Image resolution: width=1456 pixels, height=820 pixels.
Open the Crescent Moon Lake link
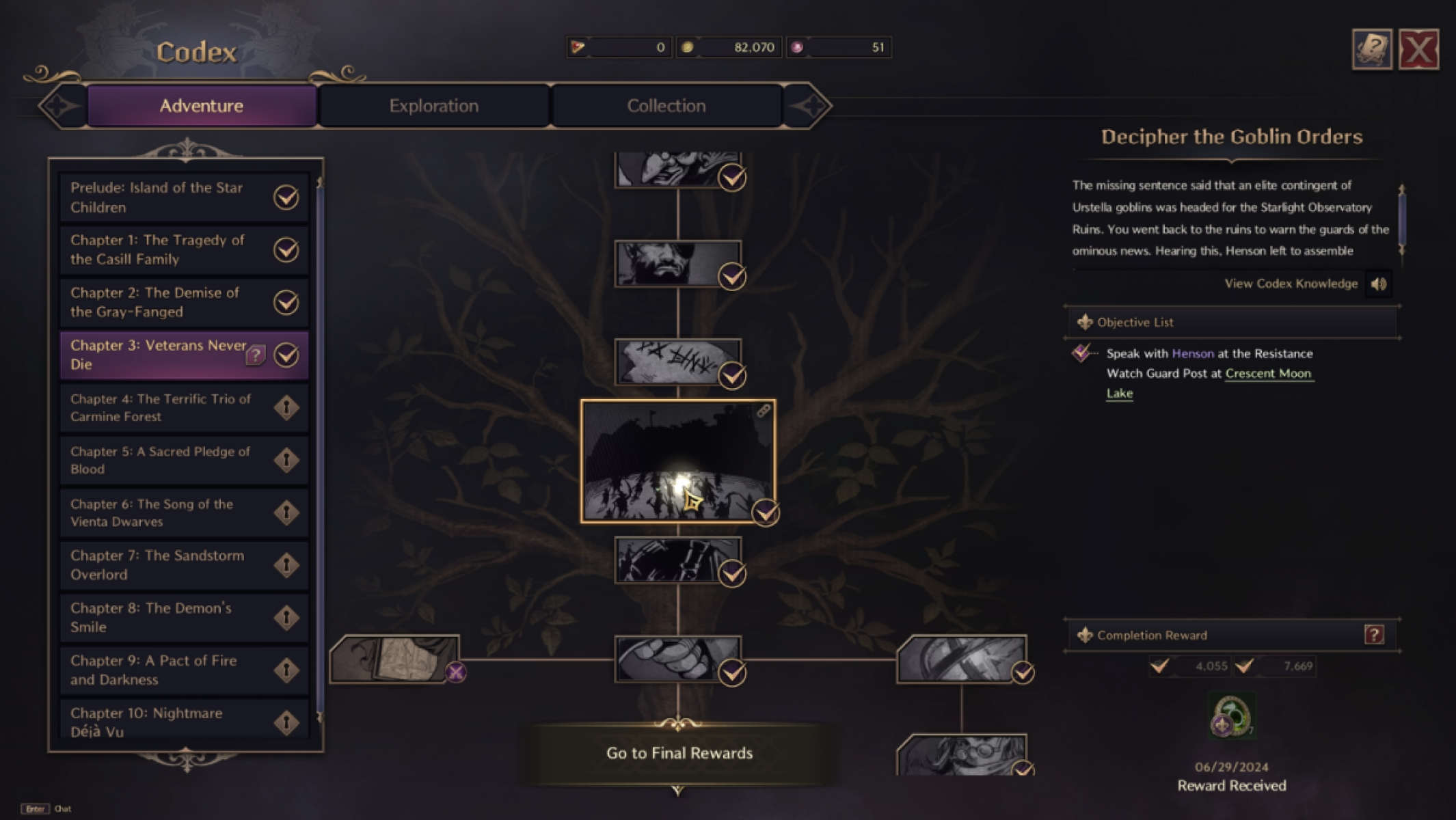click(1269, 374)
